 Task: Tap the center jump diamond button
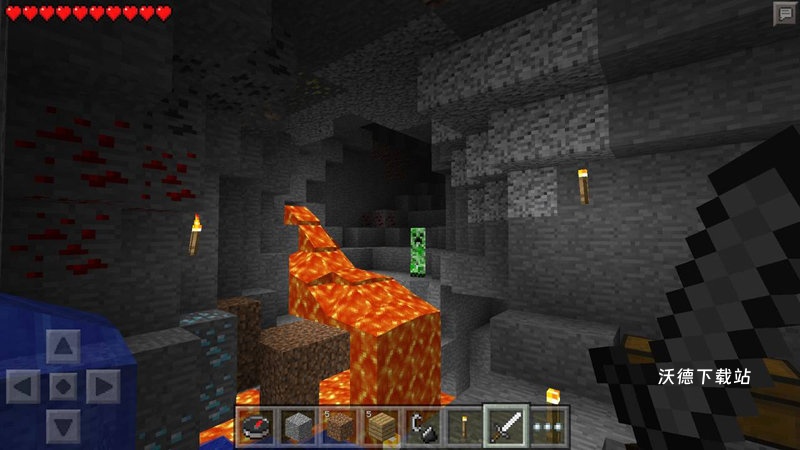62,386
